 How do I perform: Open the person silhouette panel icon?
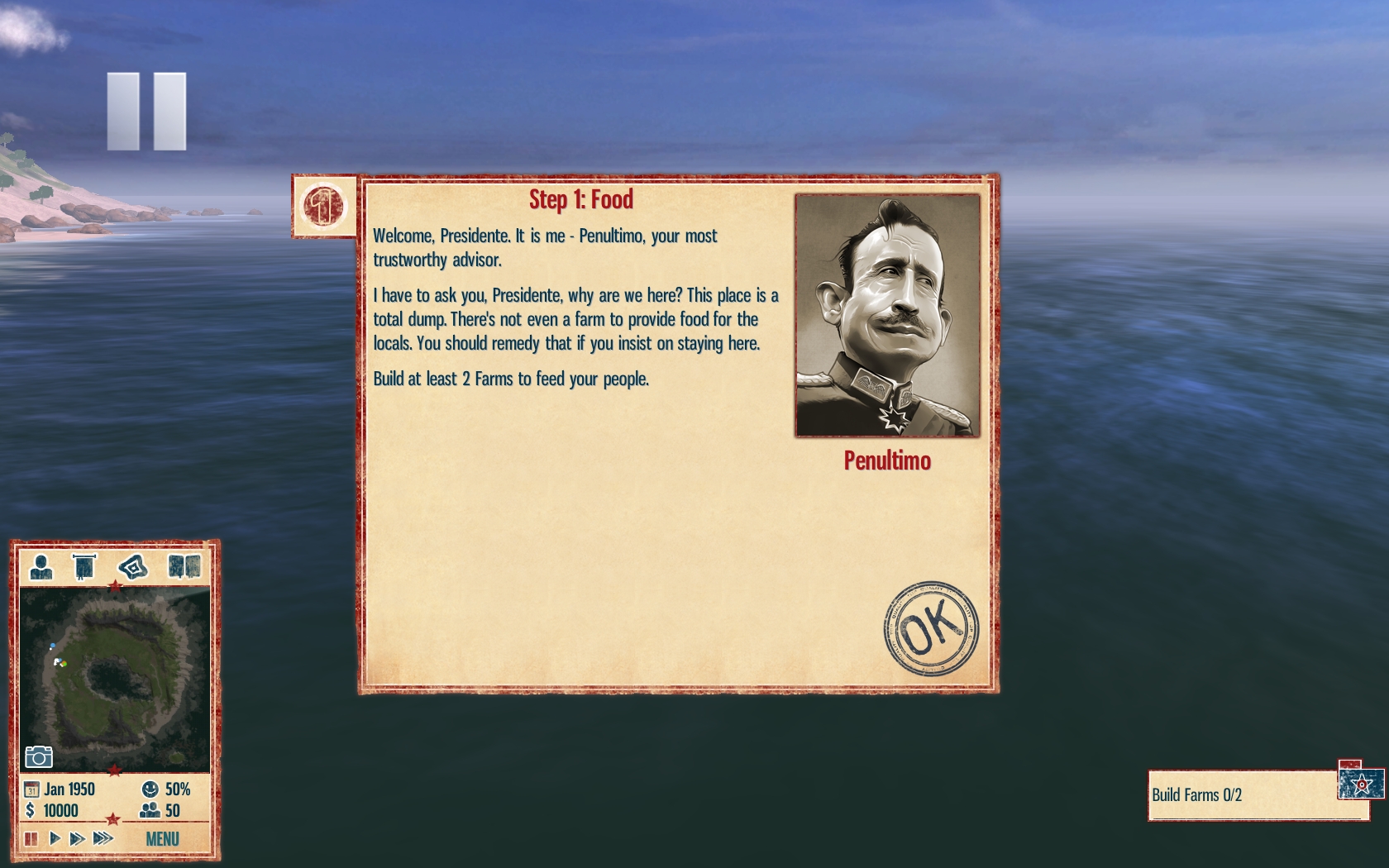(41, 567)
